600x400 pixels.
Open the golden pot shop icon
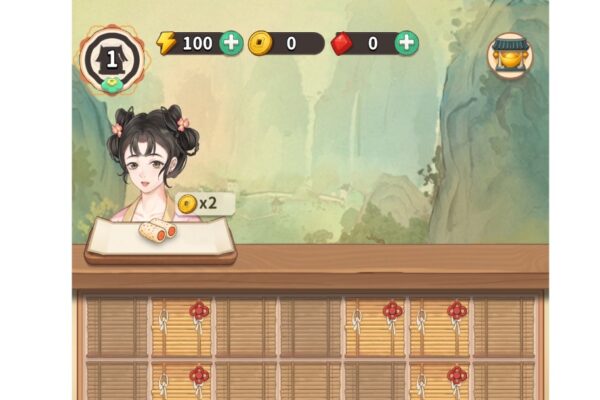tap(510, 56)
